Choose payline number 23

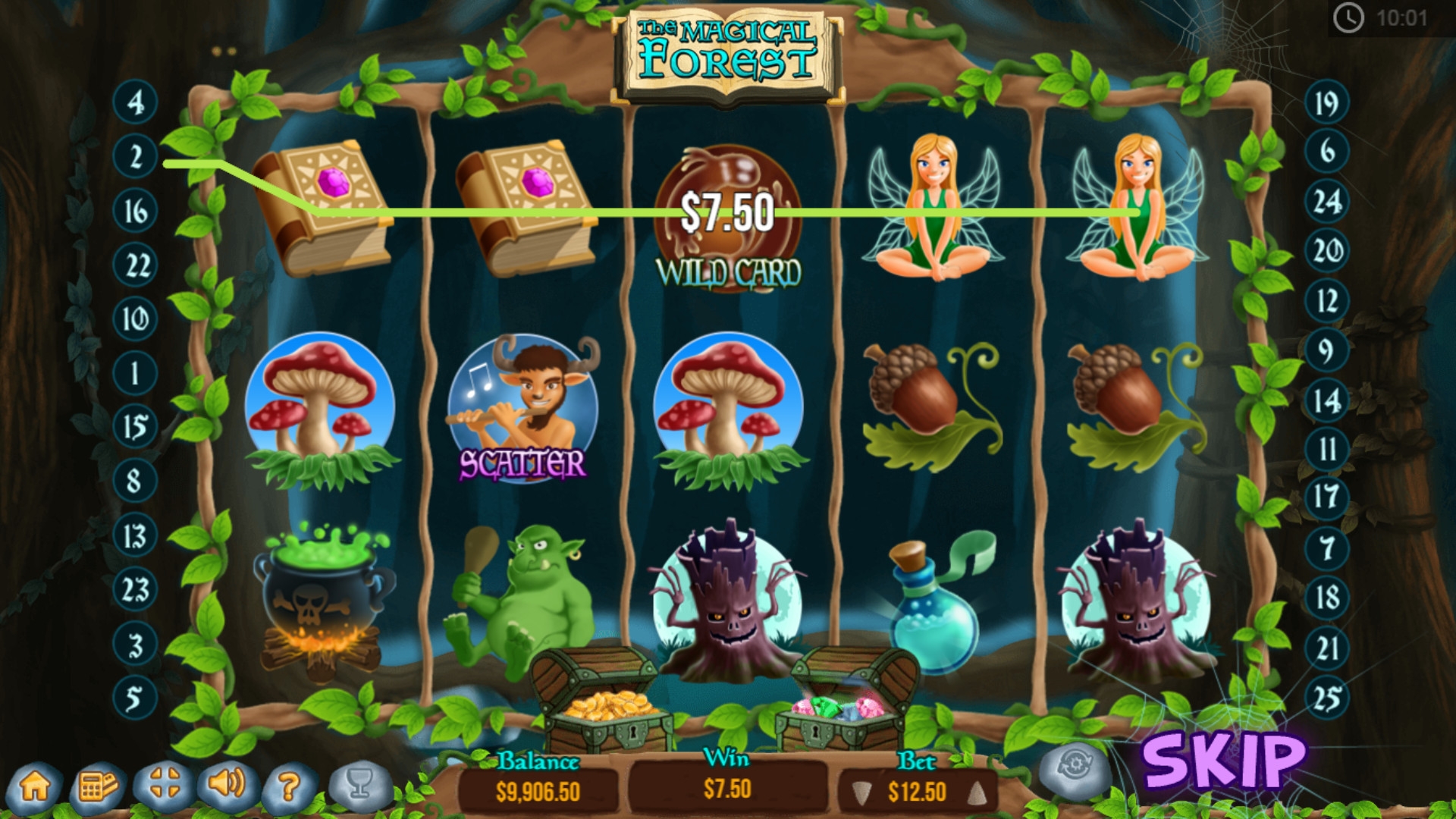pos(135,589)
